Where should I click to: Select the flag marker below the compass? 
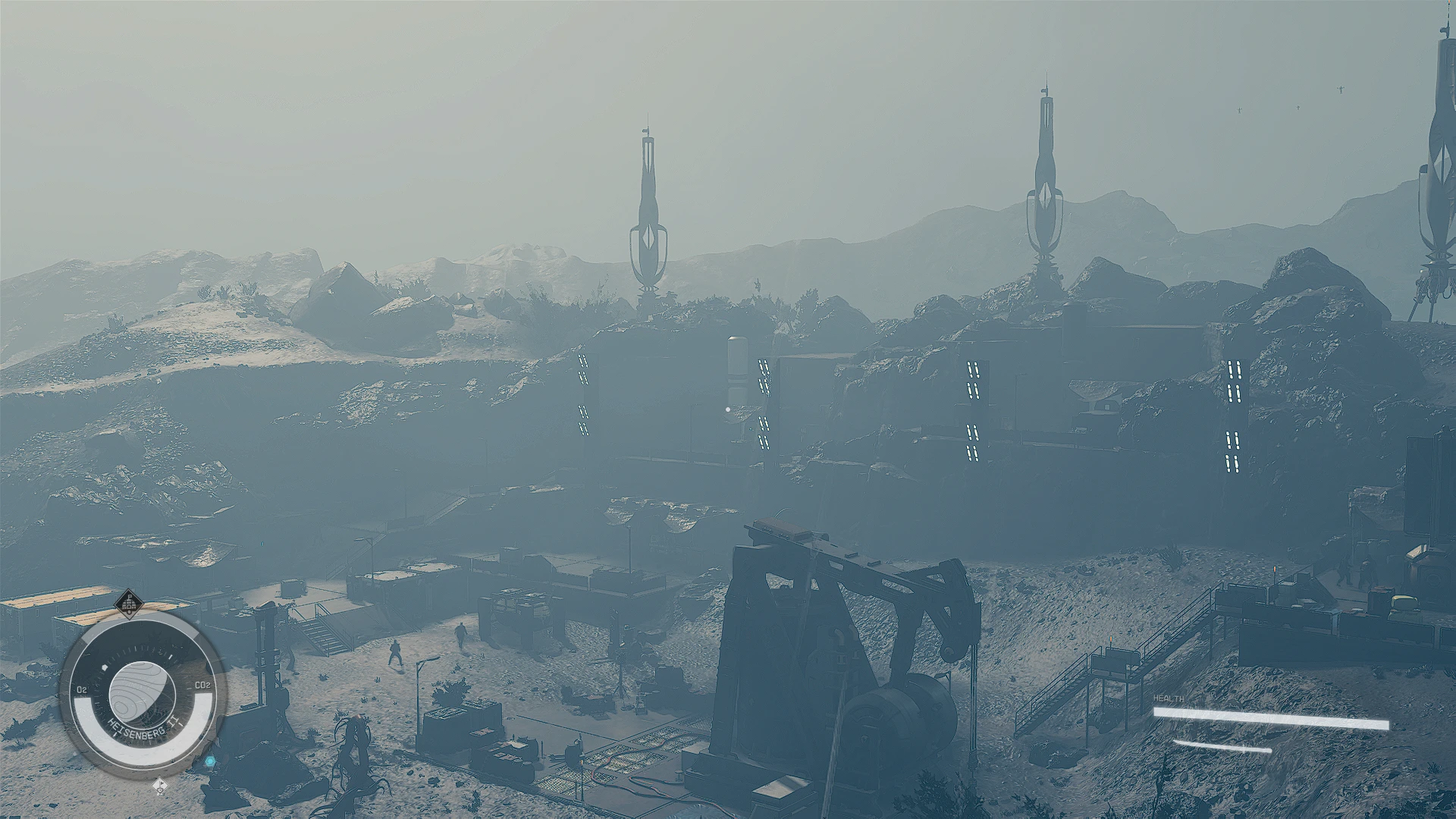coord(160,786)
